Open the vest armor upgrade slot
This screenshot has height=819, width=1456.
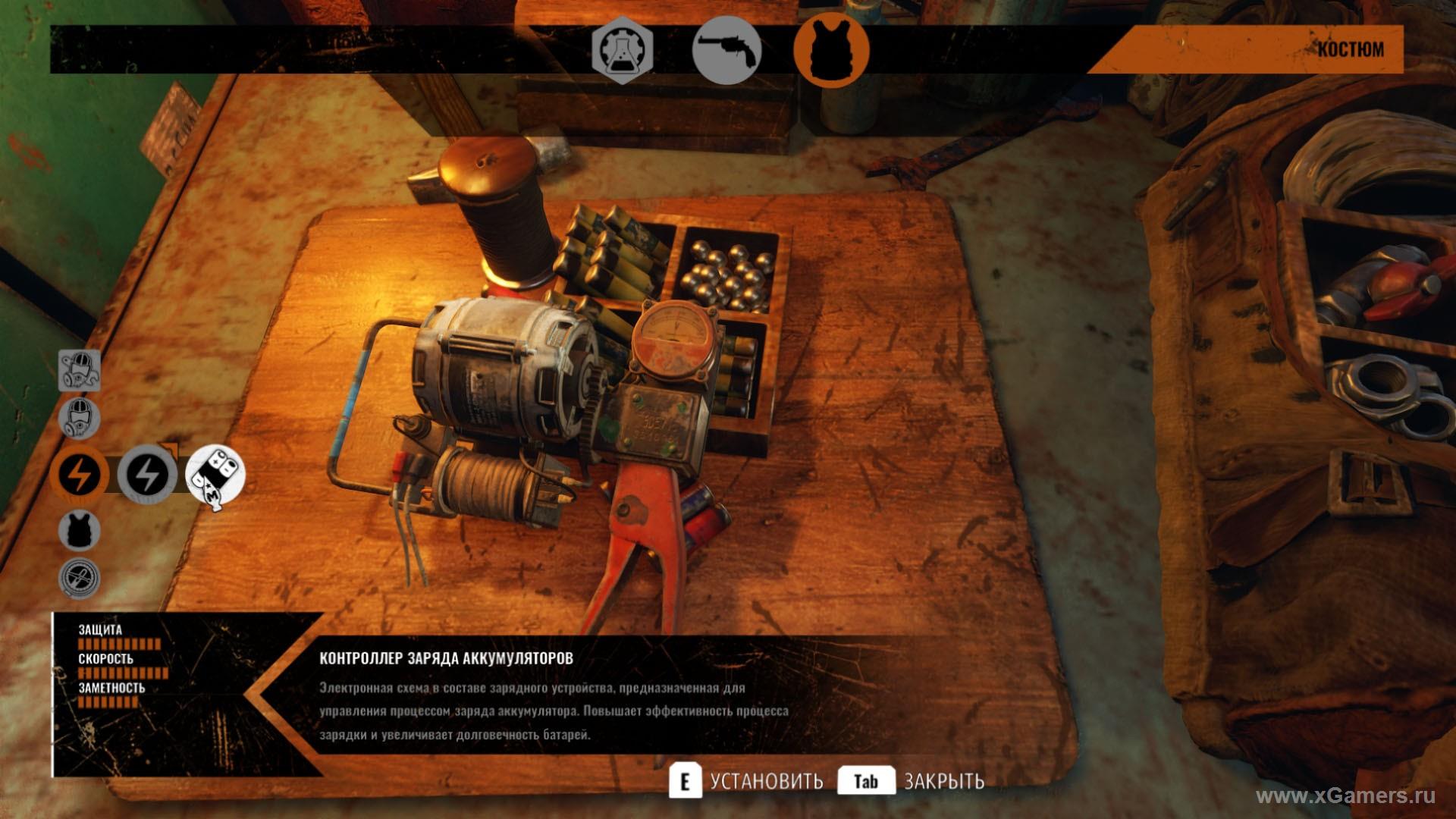coord(80,529)
